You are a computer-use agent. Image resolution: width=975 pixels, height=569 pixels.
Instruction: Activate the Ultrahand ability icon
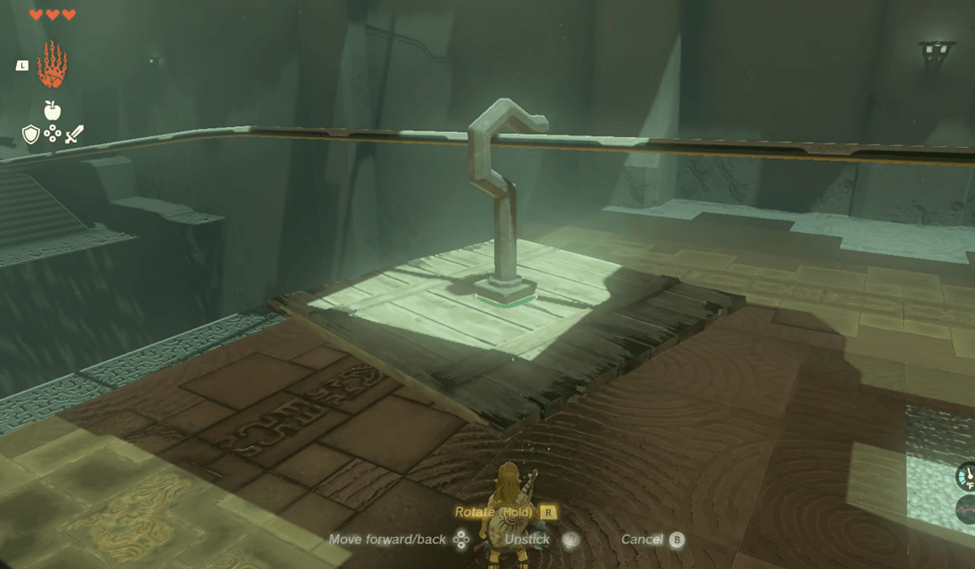click(52, 65)
